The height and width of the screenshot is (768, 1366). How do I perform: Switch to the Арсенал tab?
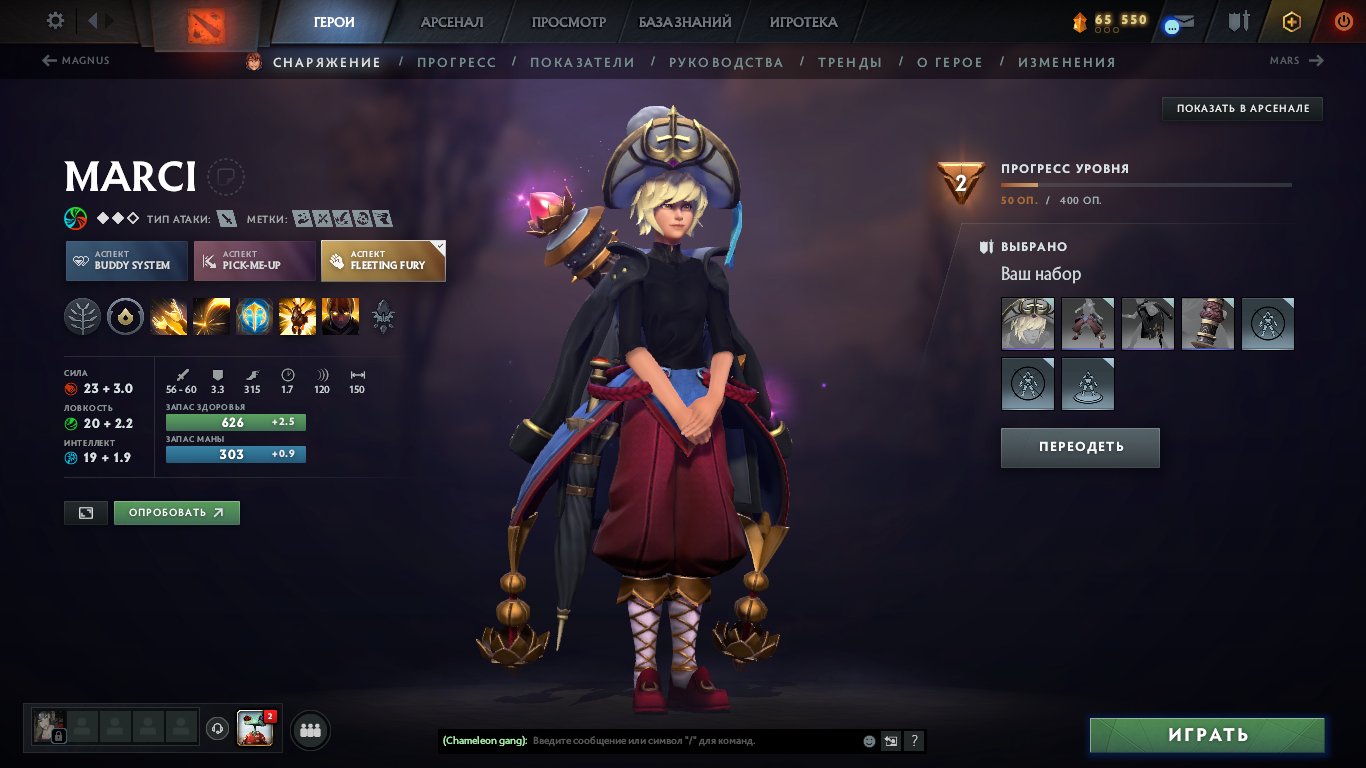(452, 22)
